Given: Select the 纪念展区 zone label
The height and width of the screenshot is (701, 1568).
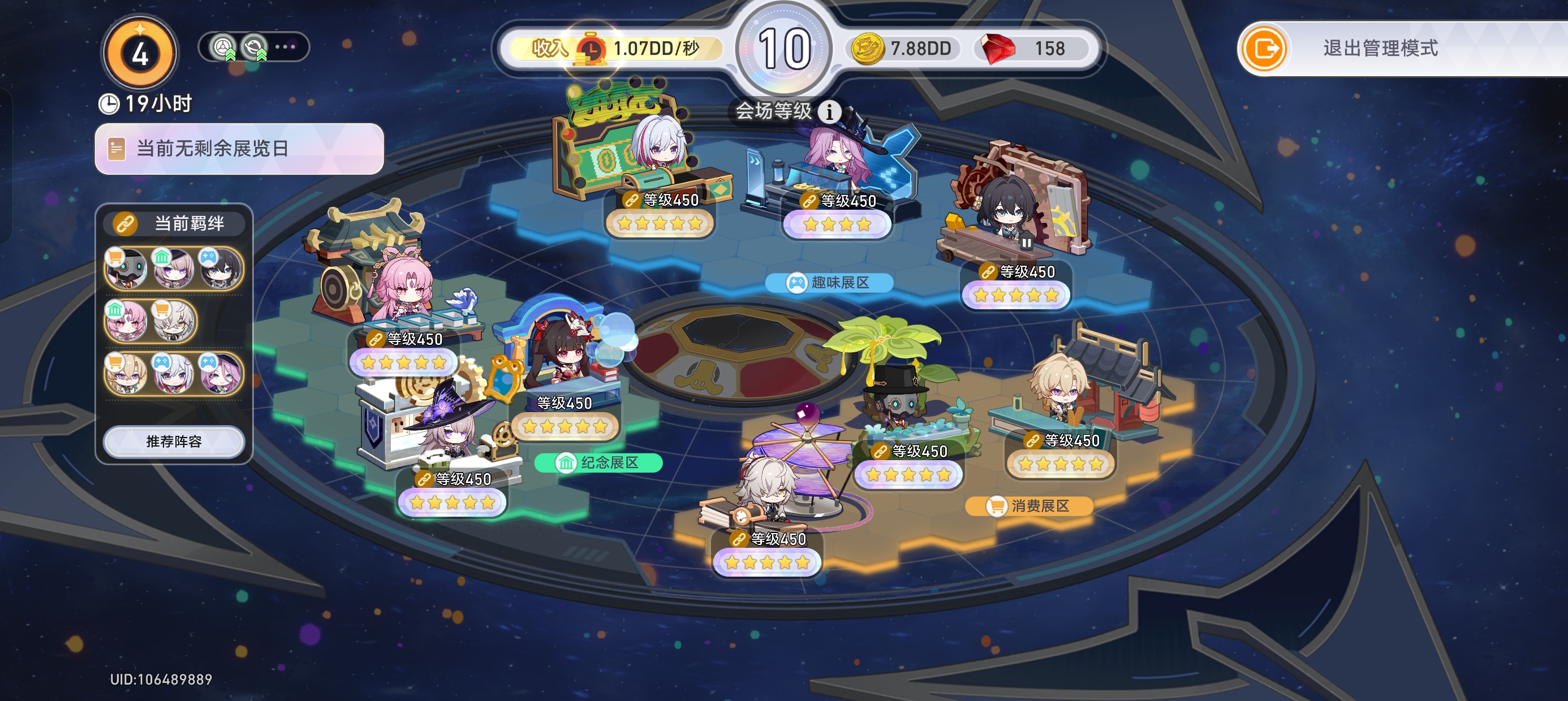Looking at the screenshot, I should point(598,462).
